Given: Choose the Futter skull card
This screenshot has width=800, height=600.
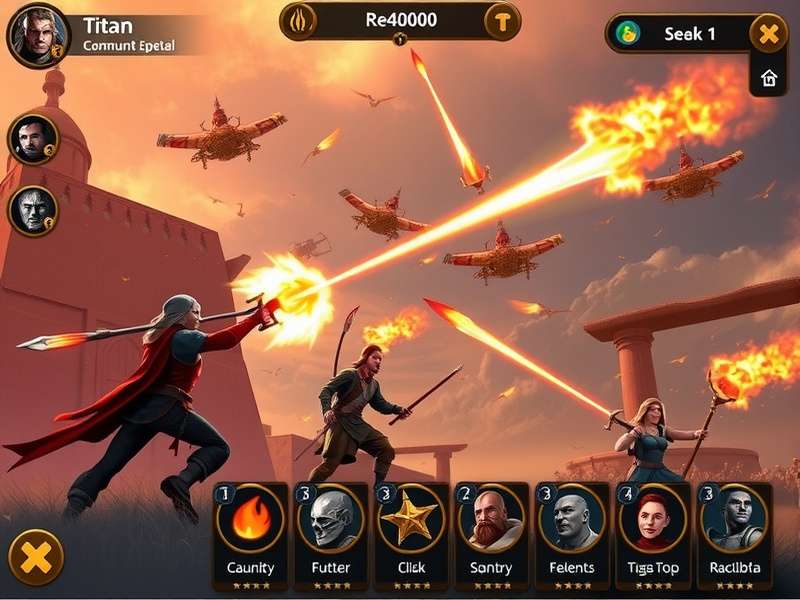Looking at the screenshot, I should [x=330, y=532].
